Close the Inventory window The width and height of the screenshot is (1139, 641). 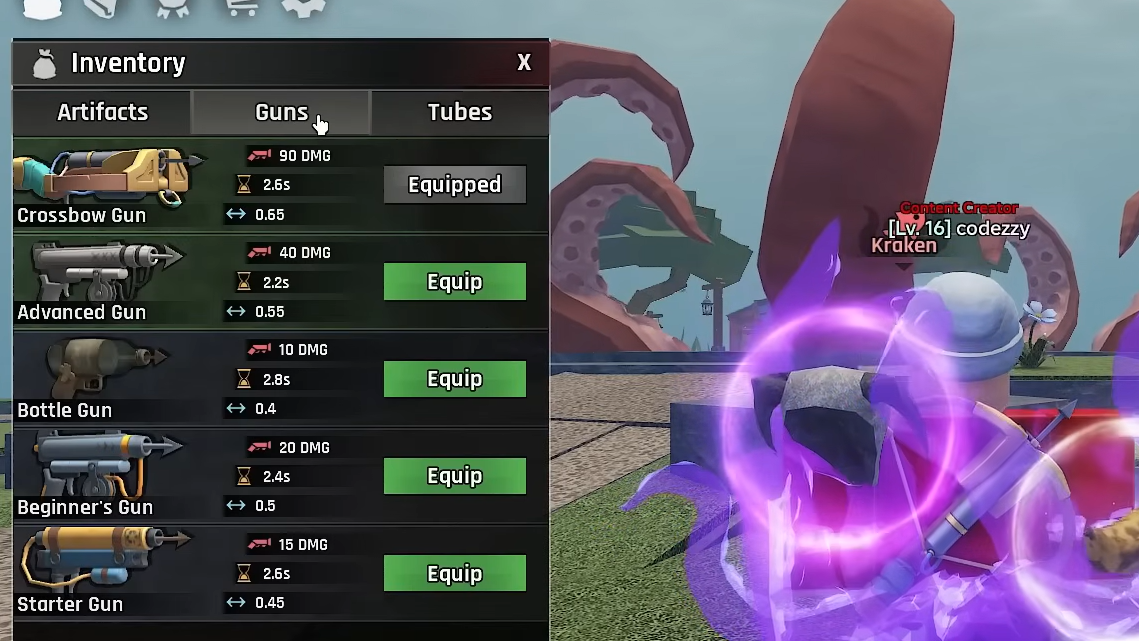click(x=524, y=63)
